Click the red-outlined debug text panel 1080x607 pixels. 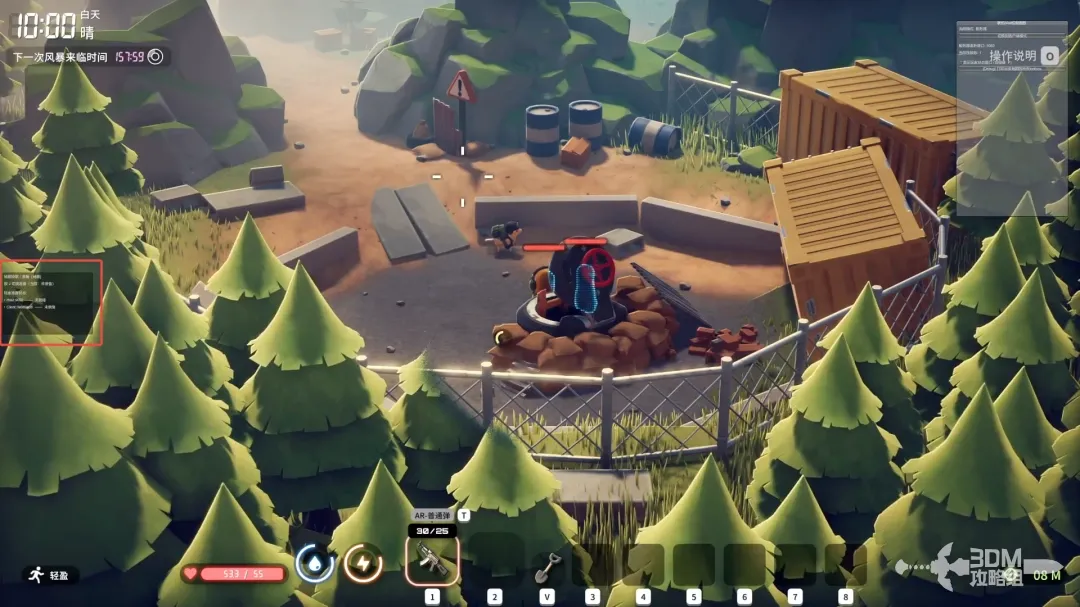click(x=52, y=302)
